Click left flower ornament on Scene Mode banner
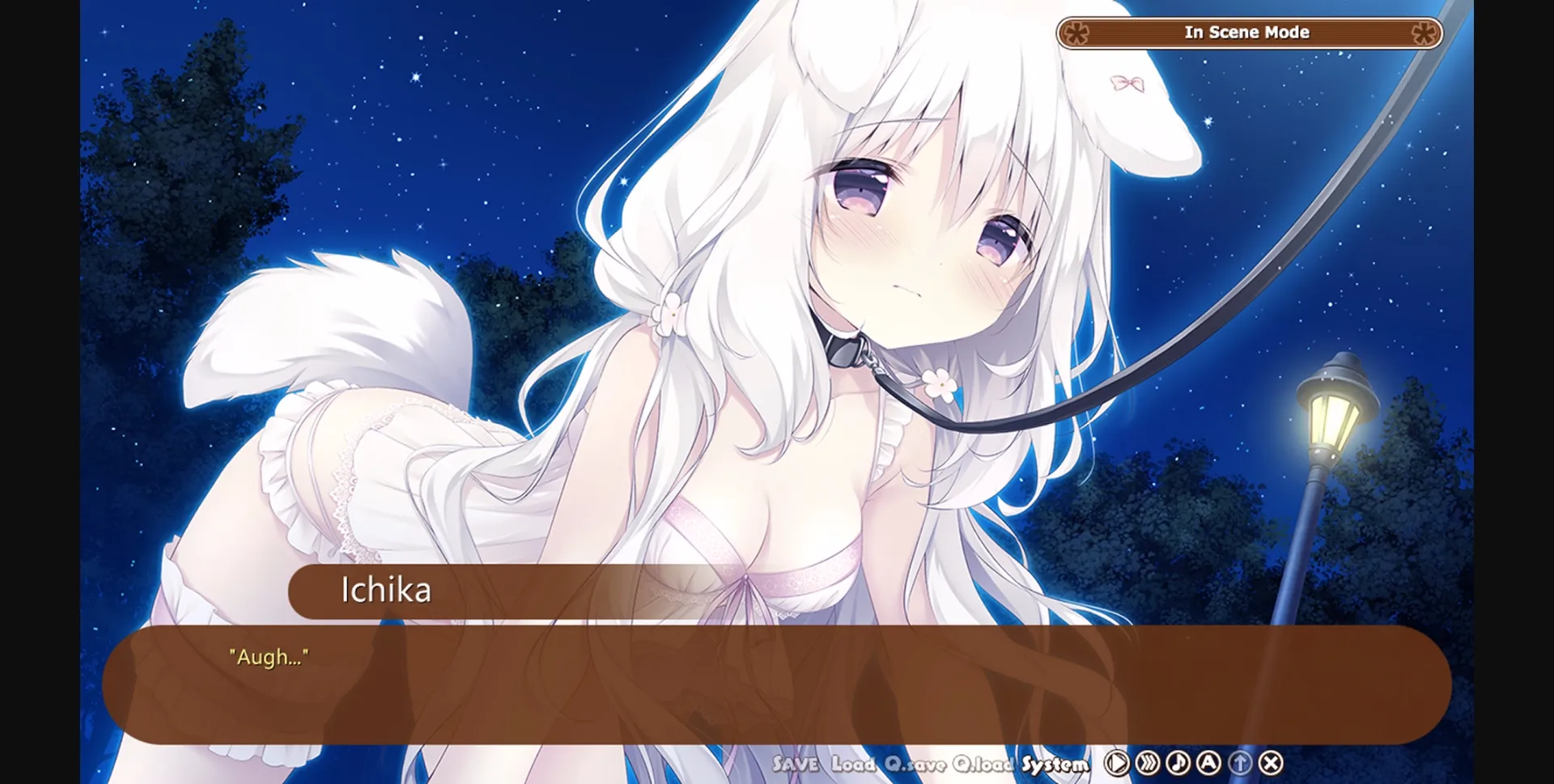Image resolution: width=1554 pixels, height=784 pixels. 1076,32
